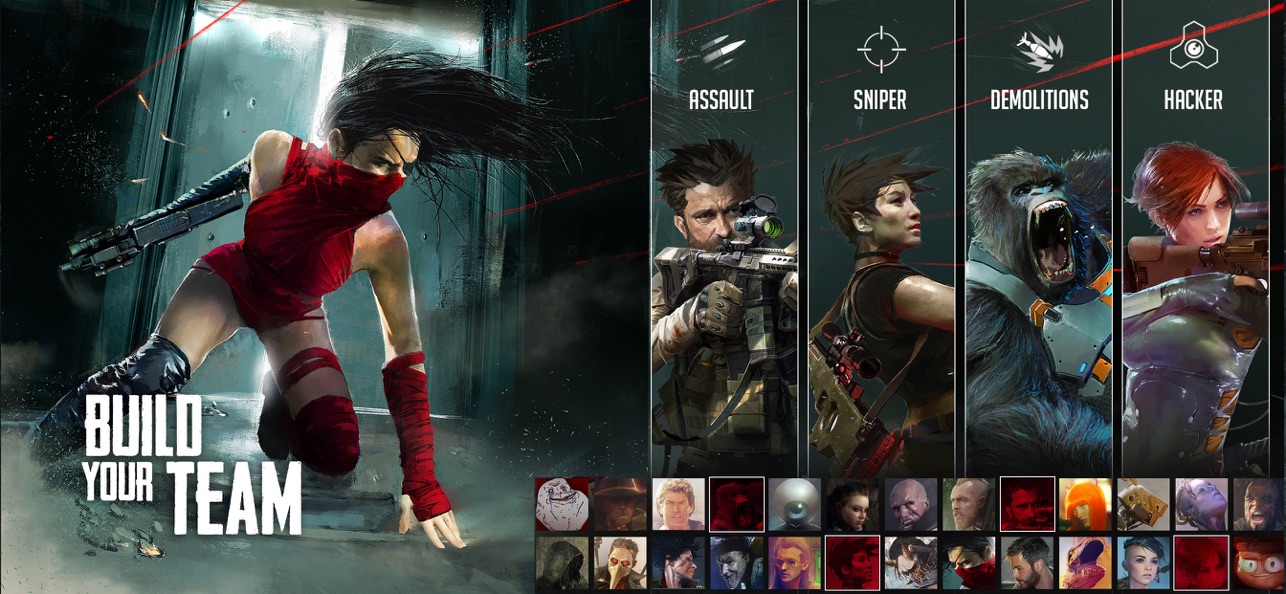Select the yellow sunglasses pink-haired portrait
The width and height of the screenshot is (1286, 594).
pos(795,563)
